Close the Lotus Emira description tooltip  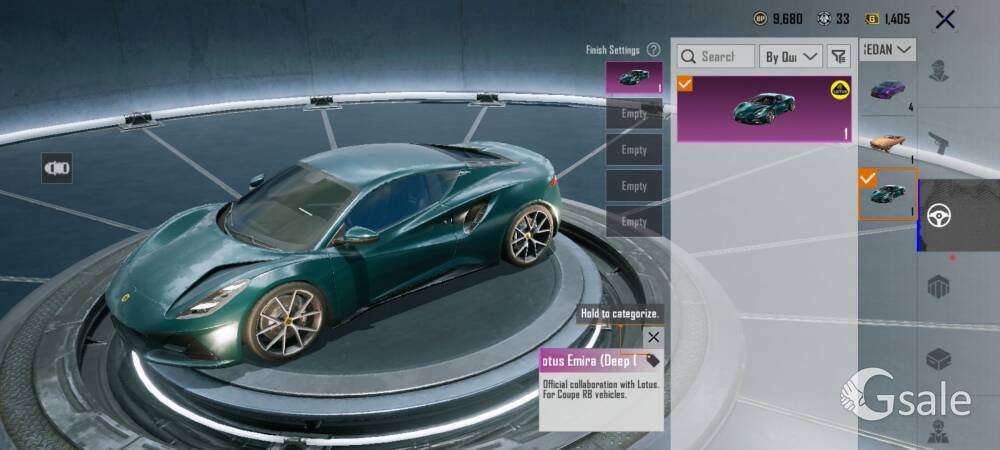point(653,337)
